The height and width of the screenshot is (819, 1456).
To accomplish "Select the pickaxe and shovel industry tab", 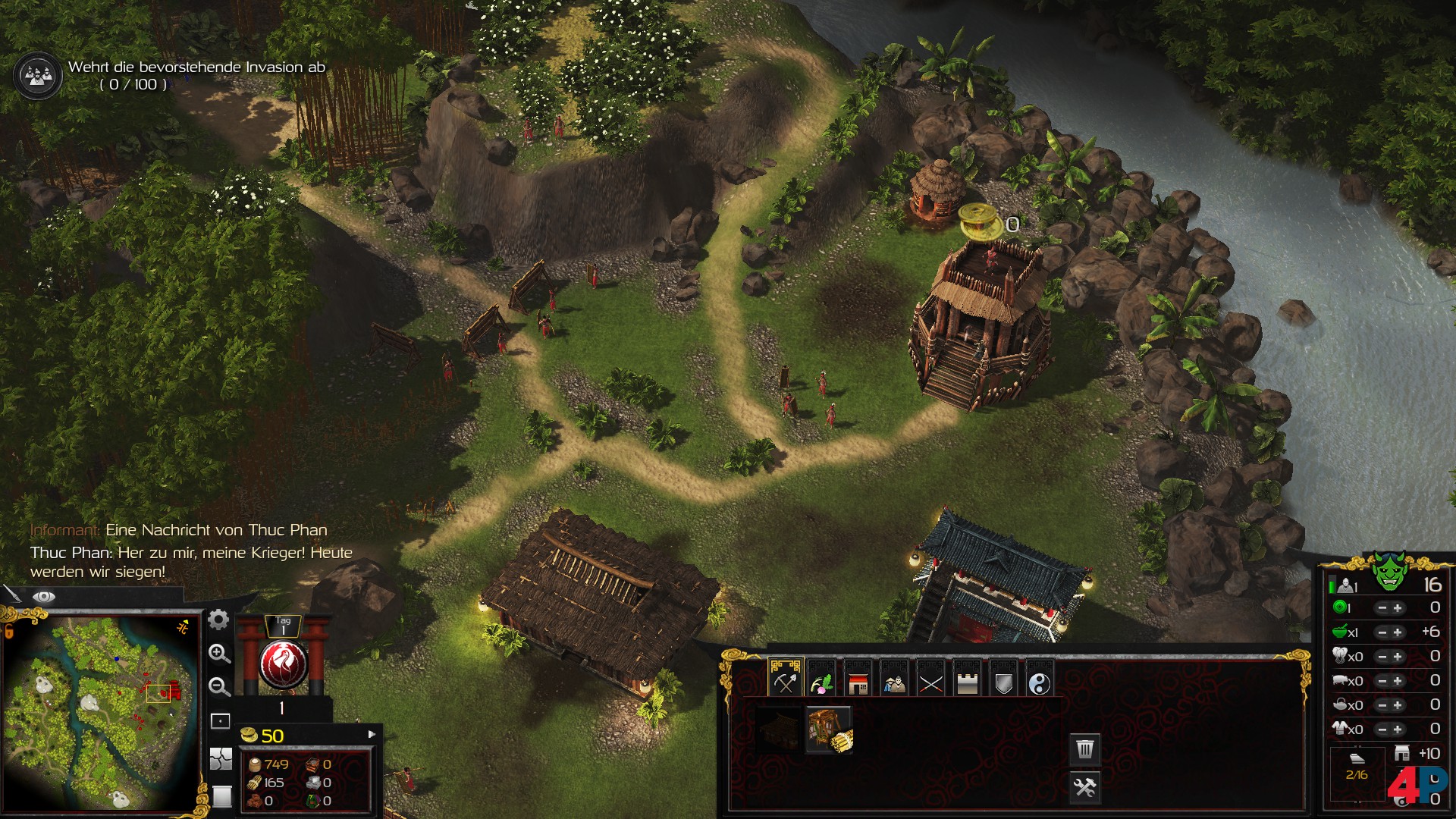I will (785, 680).
